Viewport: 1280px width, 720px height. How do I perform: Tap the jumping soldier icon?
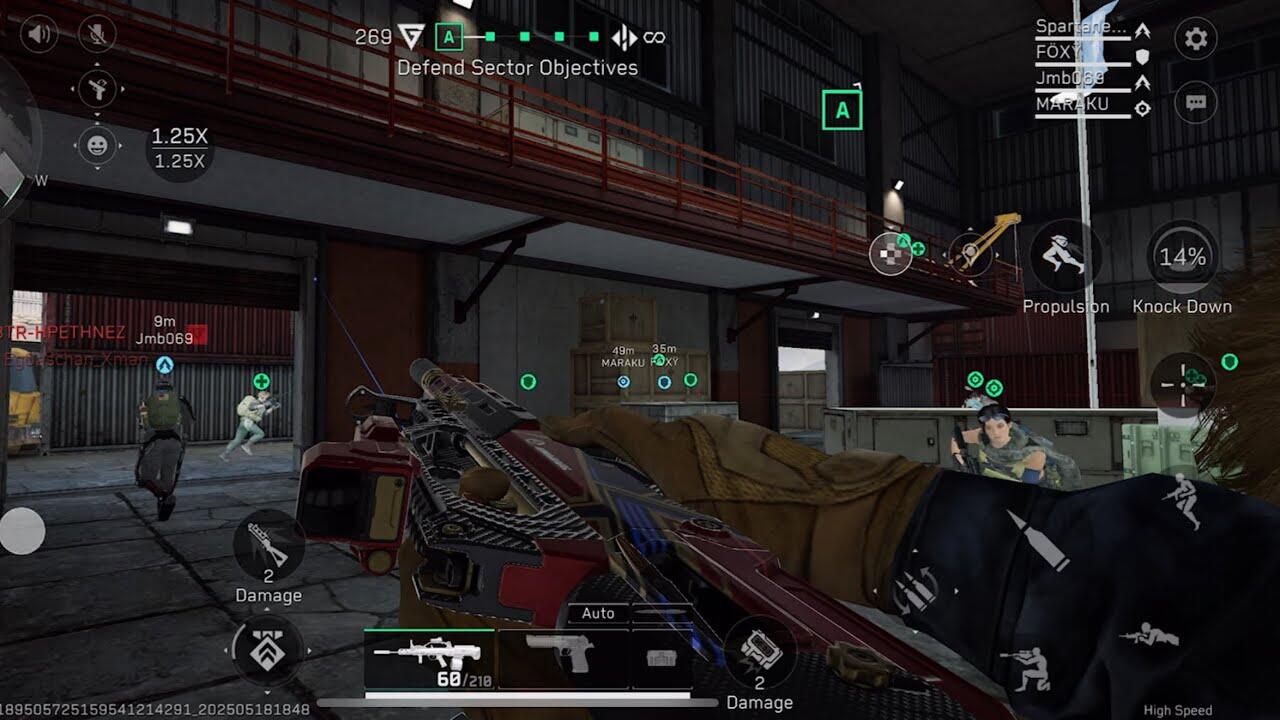tap(1182, 499)
